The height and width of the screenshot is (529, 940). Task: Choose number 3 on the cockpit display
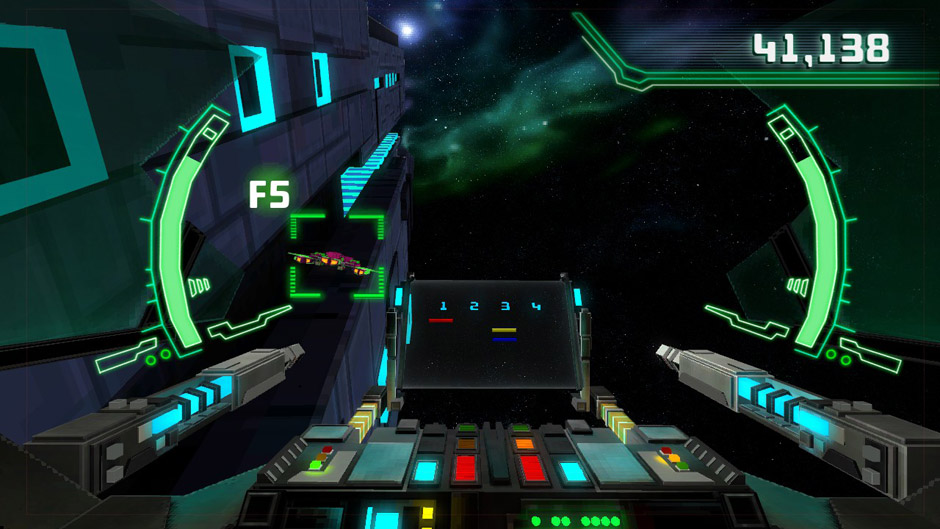click(505, 306)
